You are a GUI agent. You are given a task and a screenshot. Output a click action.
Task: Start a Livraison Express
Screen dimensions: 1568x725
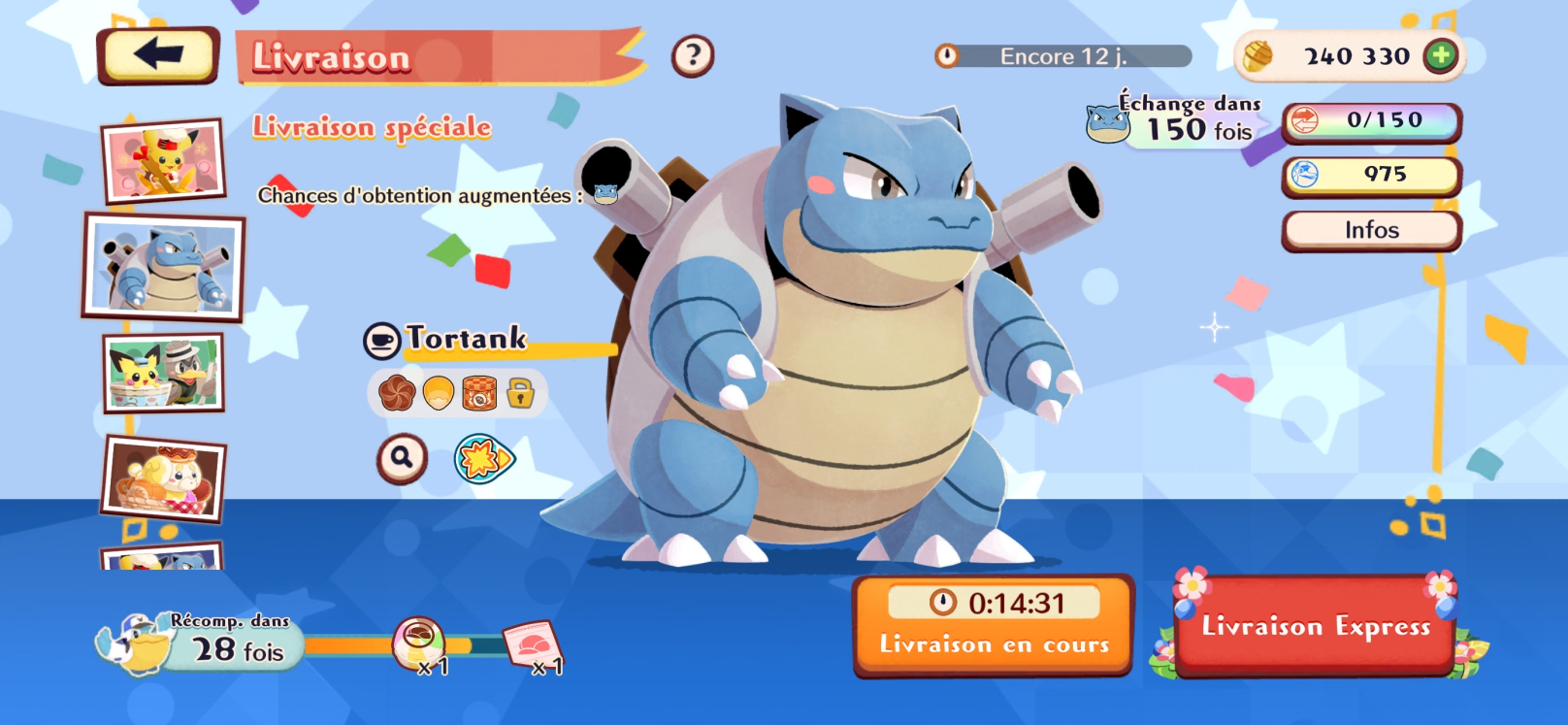click(x=1315, y=626)
